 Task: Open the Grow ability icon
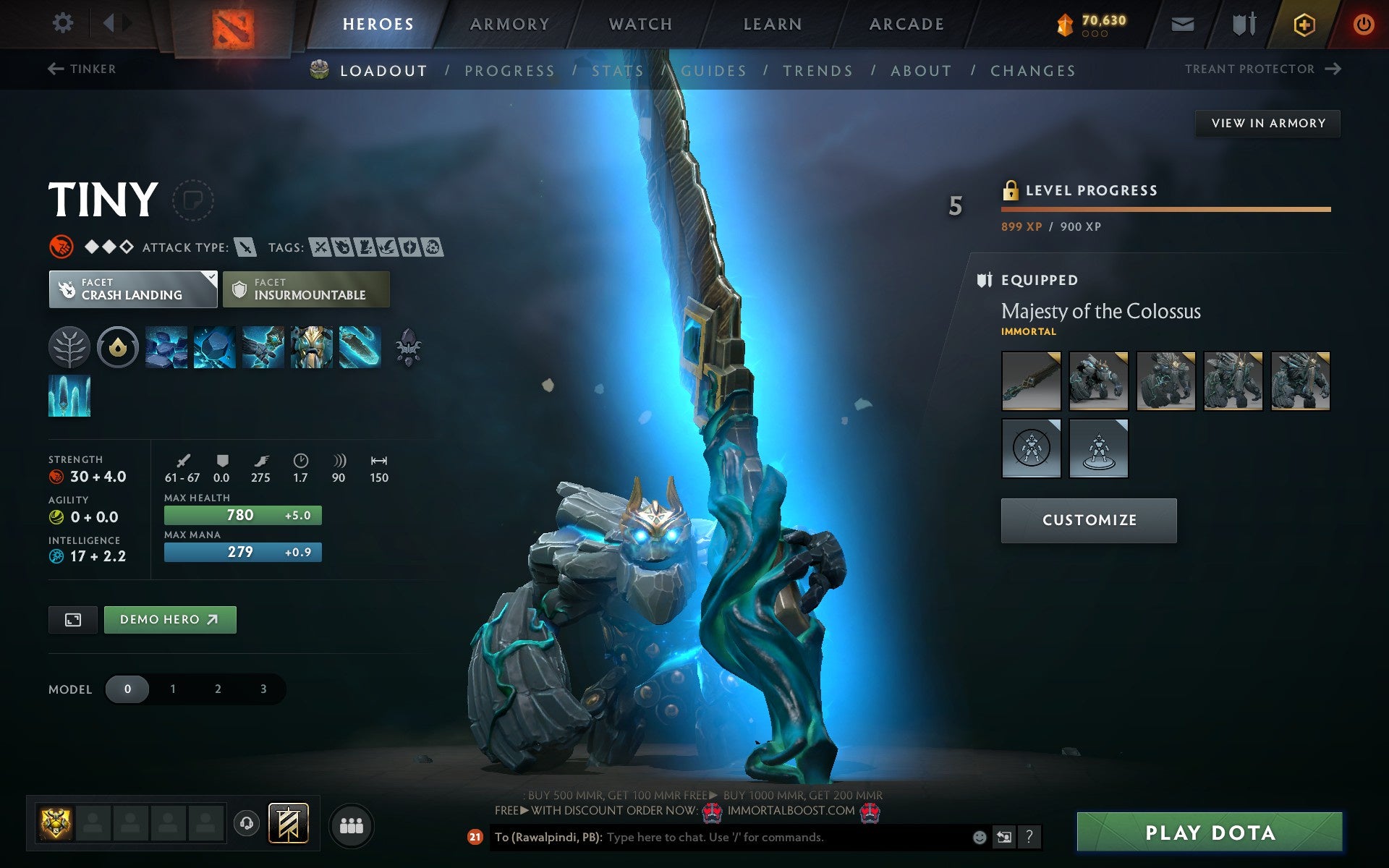coord(310,347)
